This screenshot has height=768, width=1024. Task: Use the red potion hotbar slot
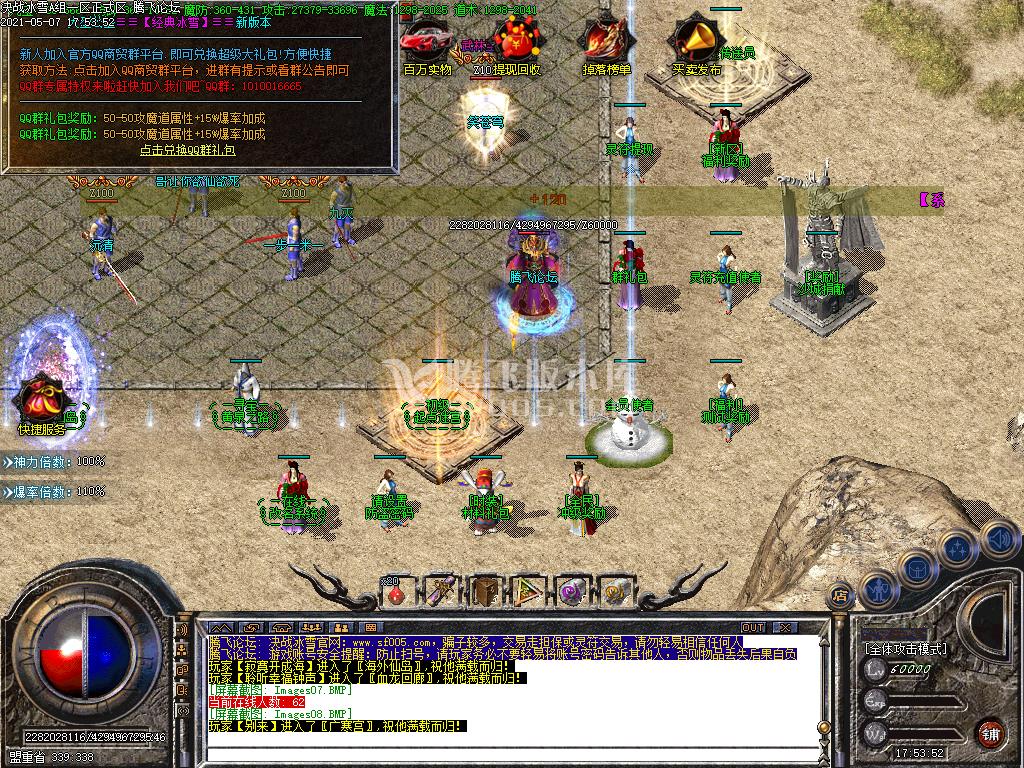[x=396, y=591]
